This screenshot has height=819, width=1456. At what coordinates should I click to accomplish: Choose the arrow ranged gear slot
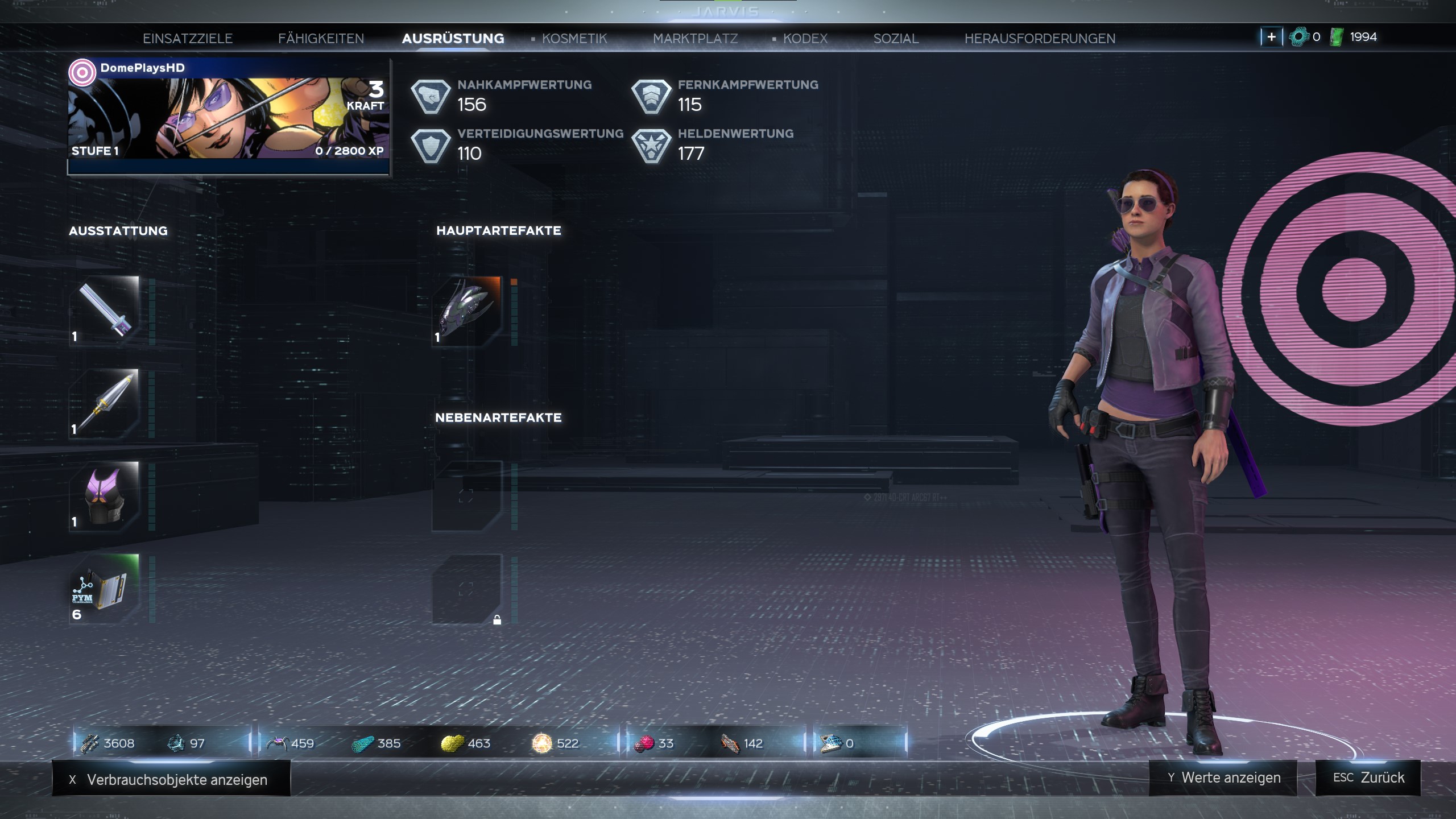[105, 403]
